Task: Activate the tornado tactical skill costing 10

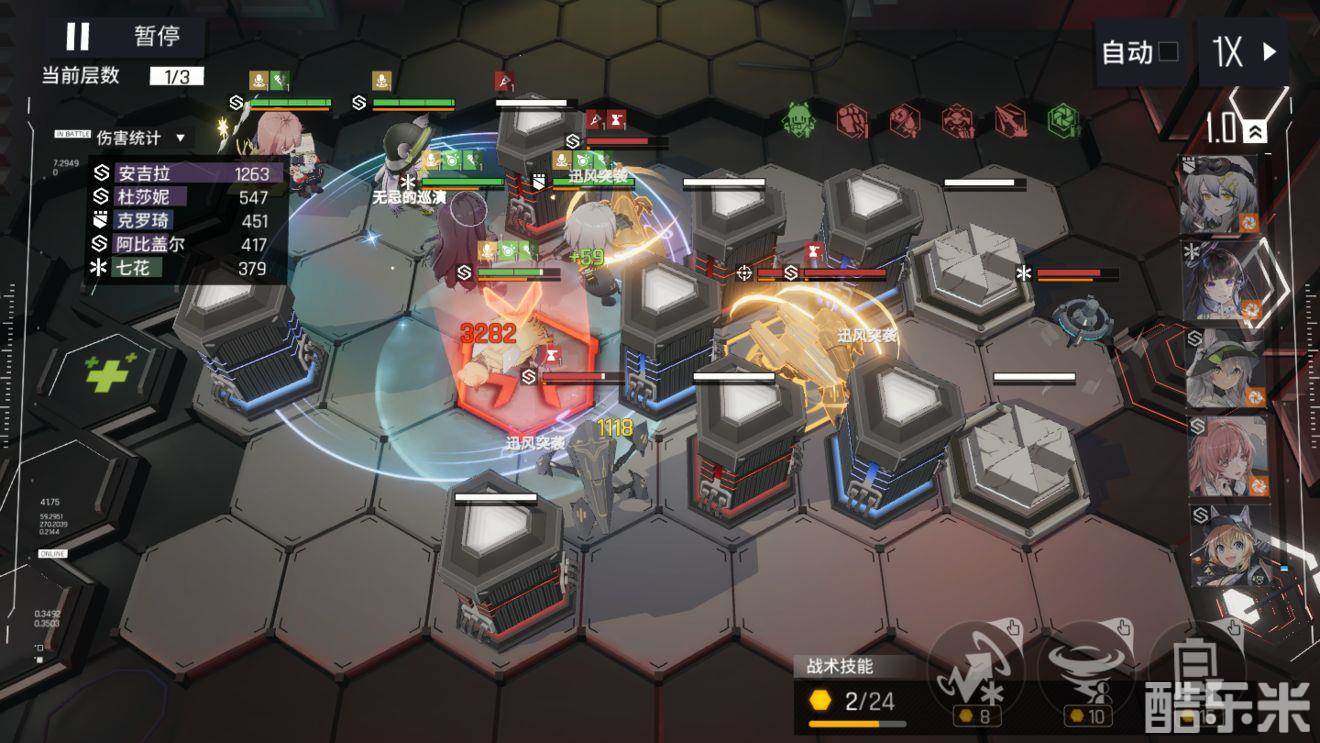Action: (x=1083, y=668)
